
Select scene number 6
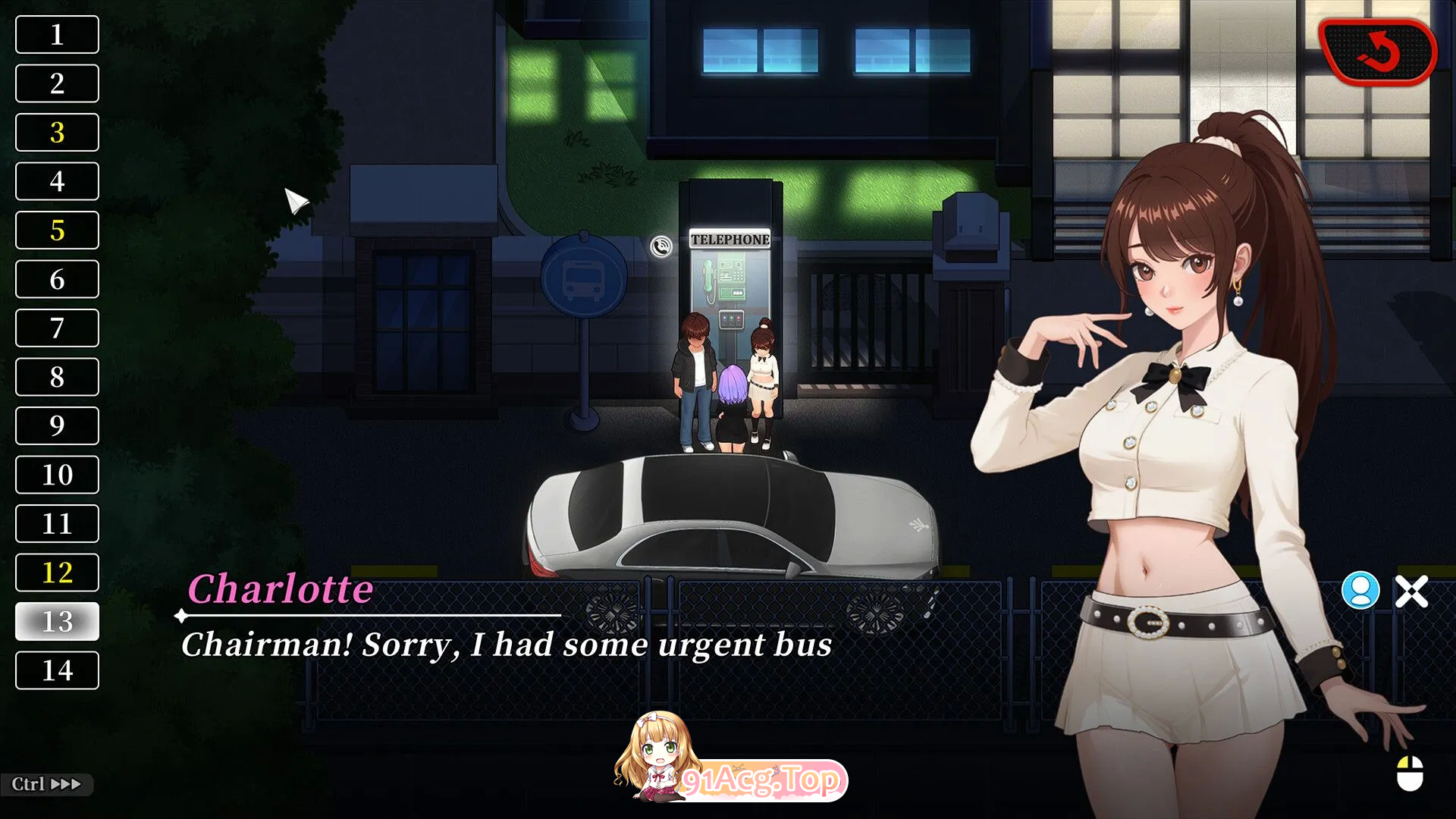click(x=57, y=279)
